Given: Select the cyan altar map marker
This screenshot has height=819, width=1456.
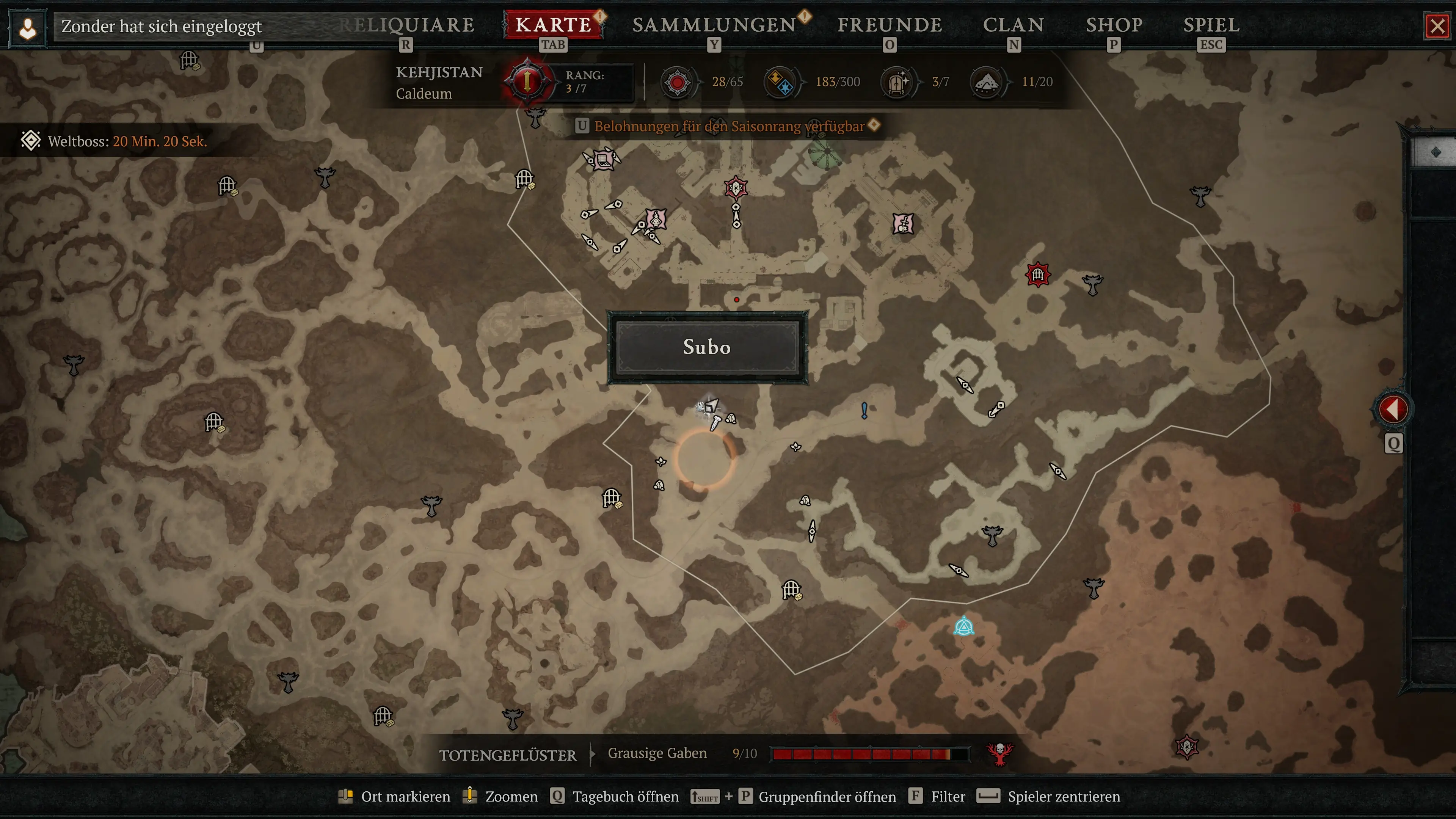Looking at the screenshot, I should pos(964,626).
